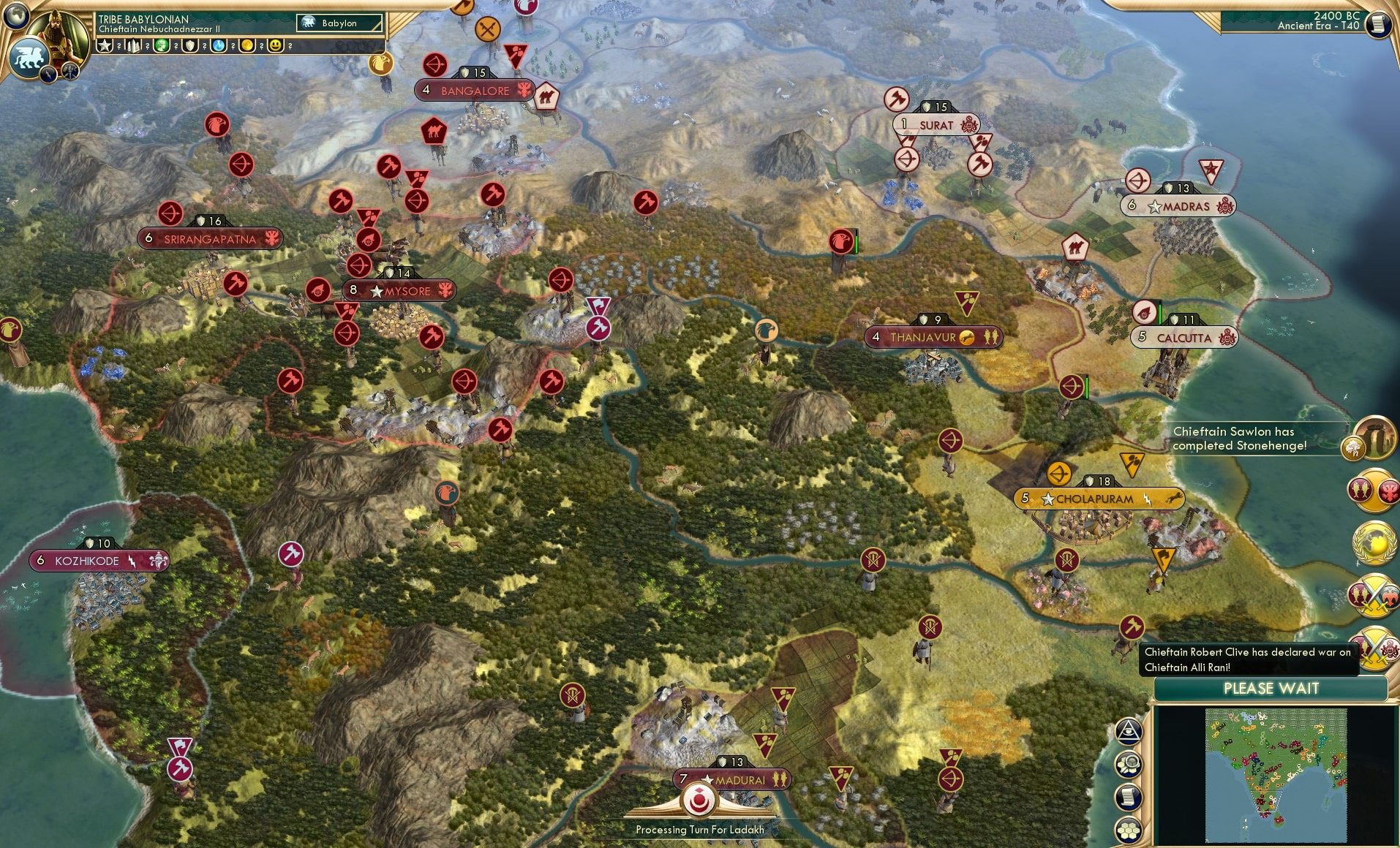Toggle Strategic View with the eye-pyramid icon

pyautogui.click(x=1129, y=730)
